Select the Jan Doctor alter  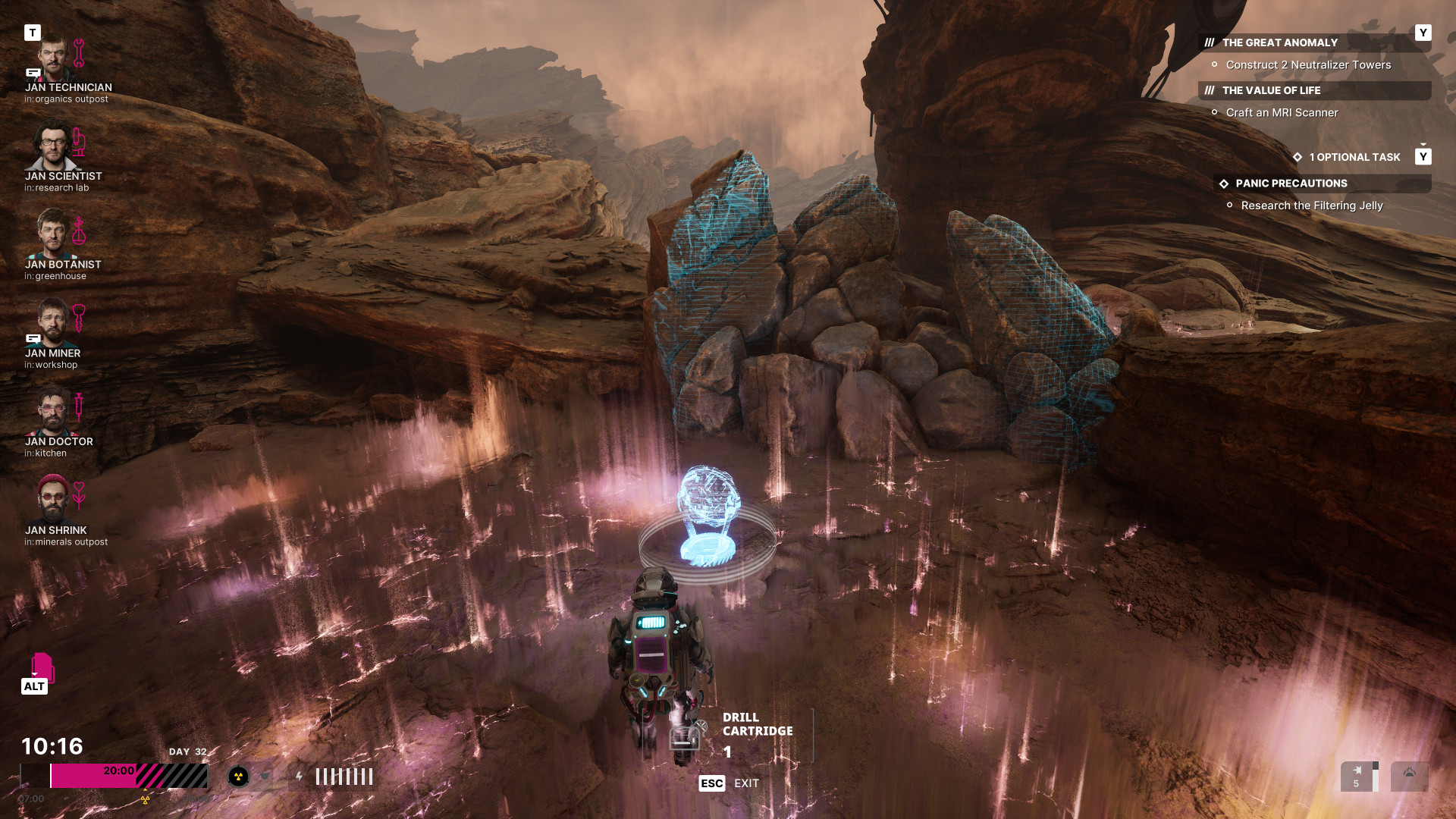(x=52, y=412)
